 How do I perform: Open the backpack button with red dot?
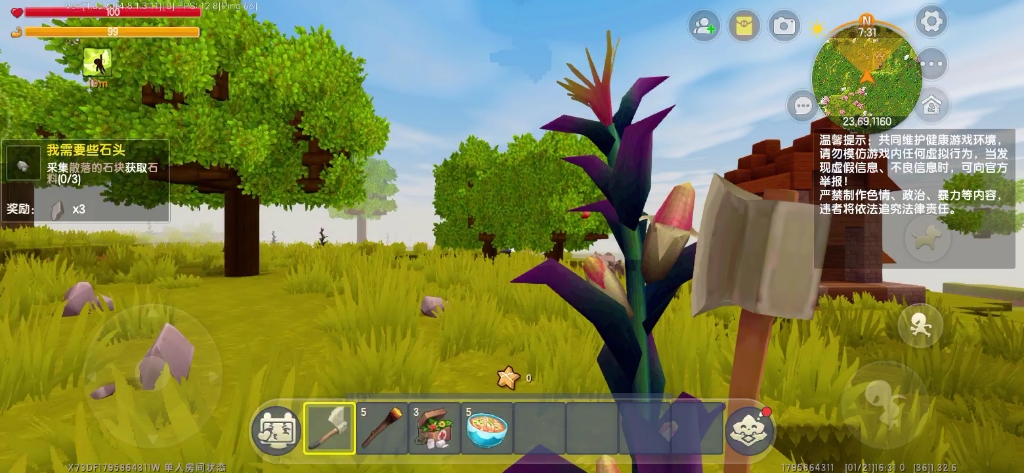750,430
